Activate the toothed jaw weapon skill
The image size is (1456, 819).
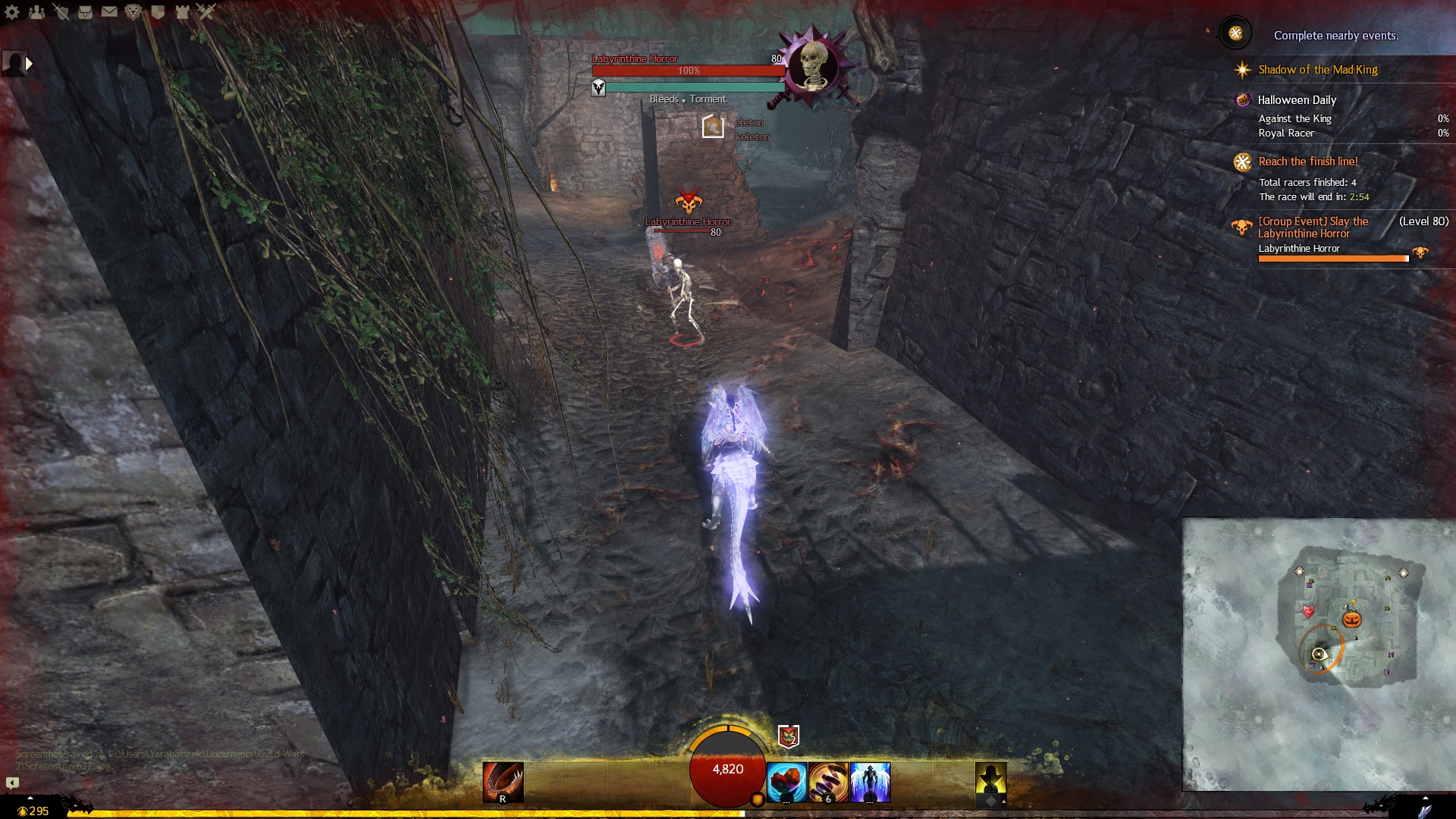click(503, 782)
